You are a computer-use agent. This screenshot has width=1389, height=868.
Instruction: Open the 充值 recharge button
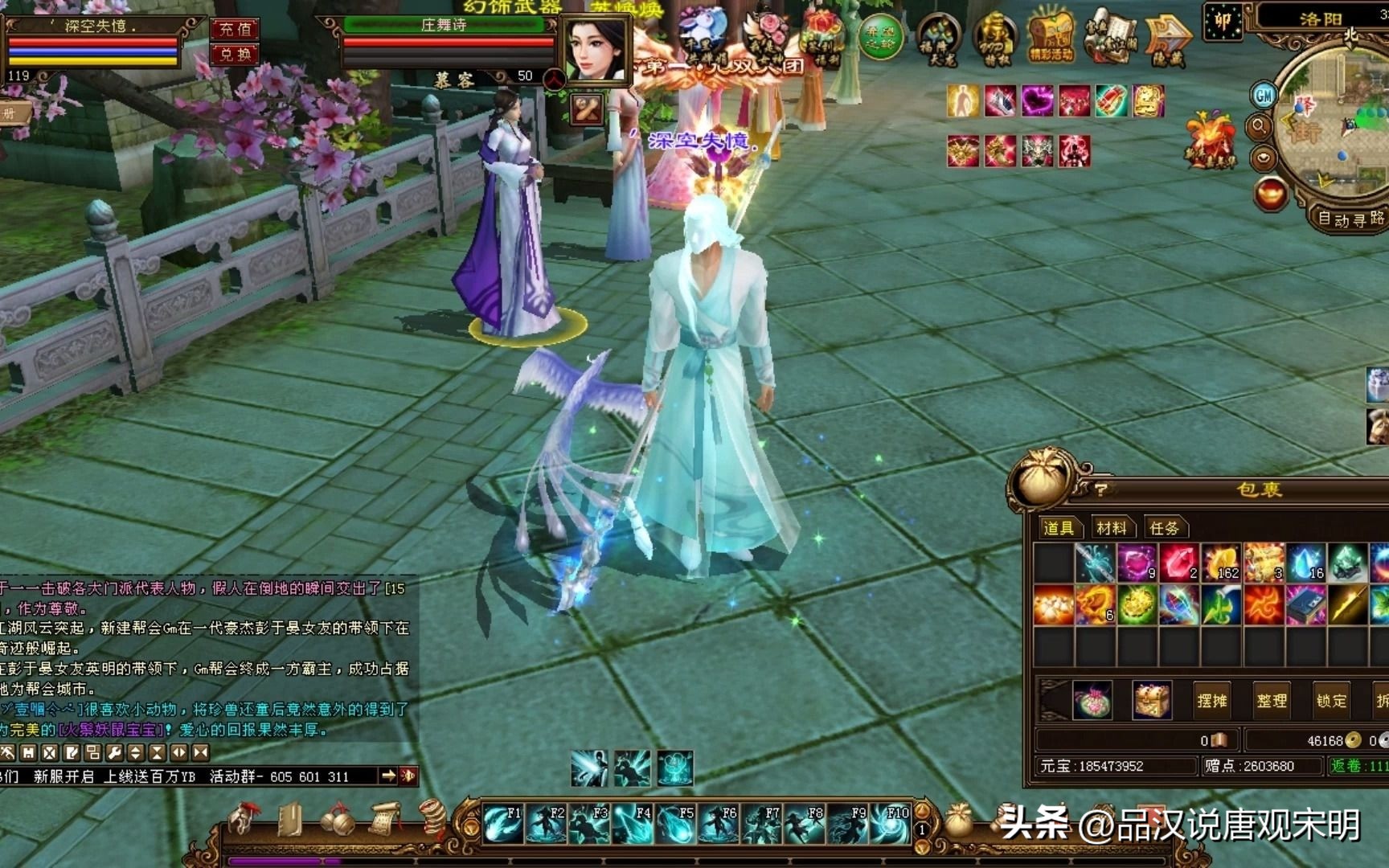[x=235, y=29]
